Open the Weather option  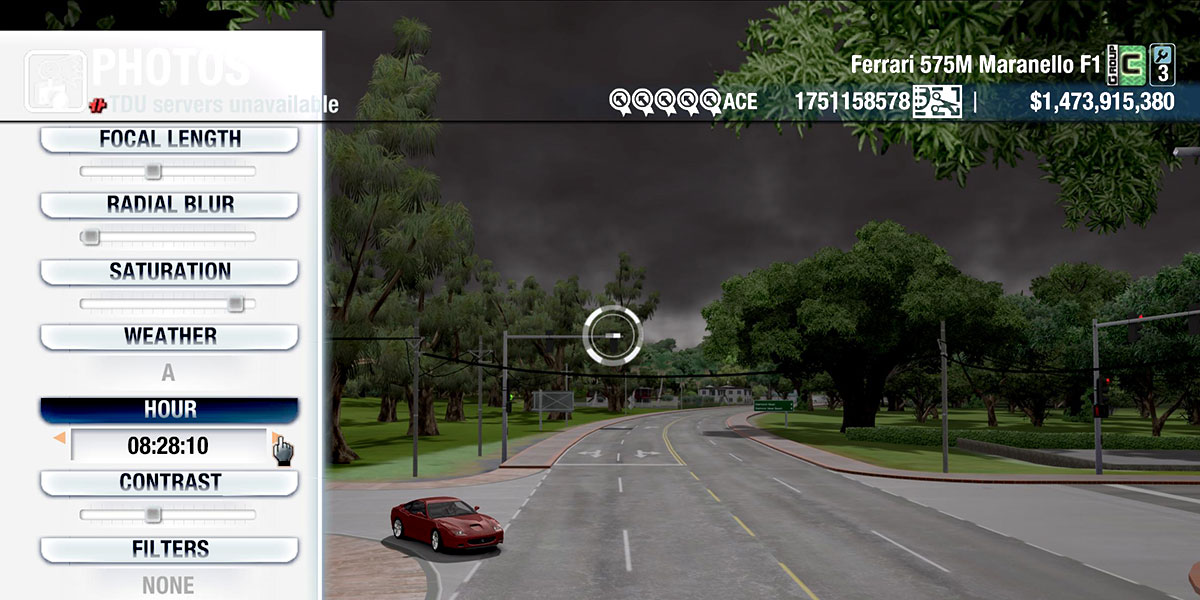click(169, 337)
